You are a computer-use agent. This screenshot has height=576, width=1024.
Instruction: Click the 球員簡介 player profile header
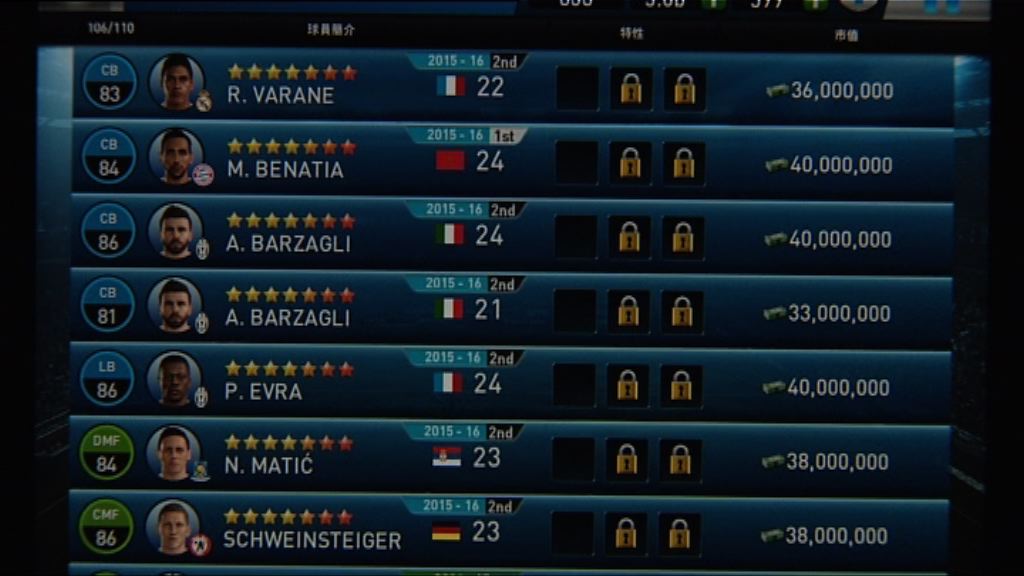(330, 30)
